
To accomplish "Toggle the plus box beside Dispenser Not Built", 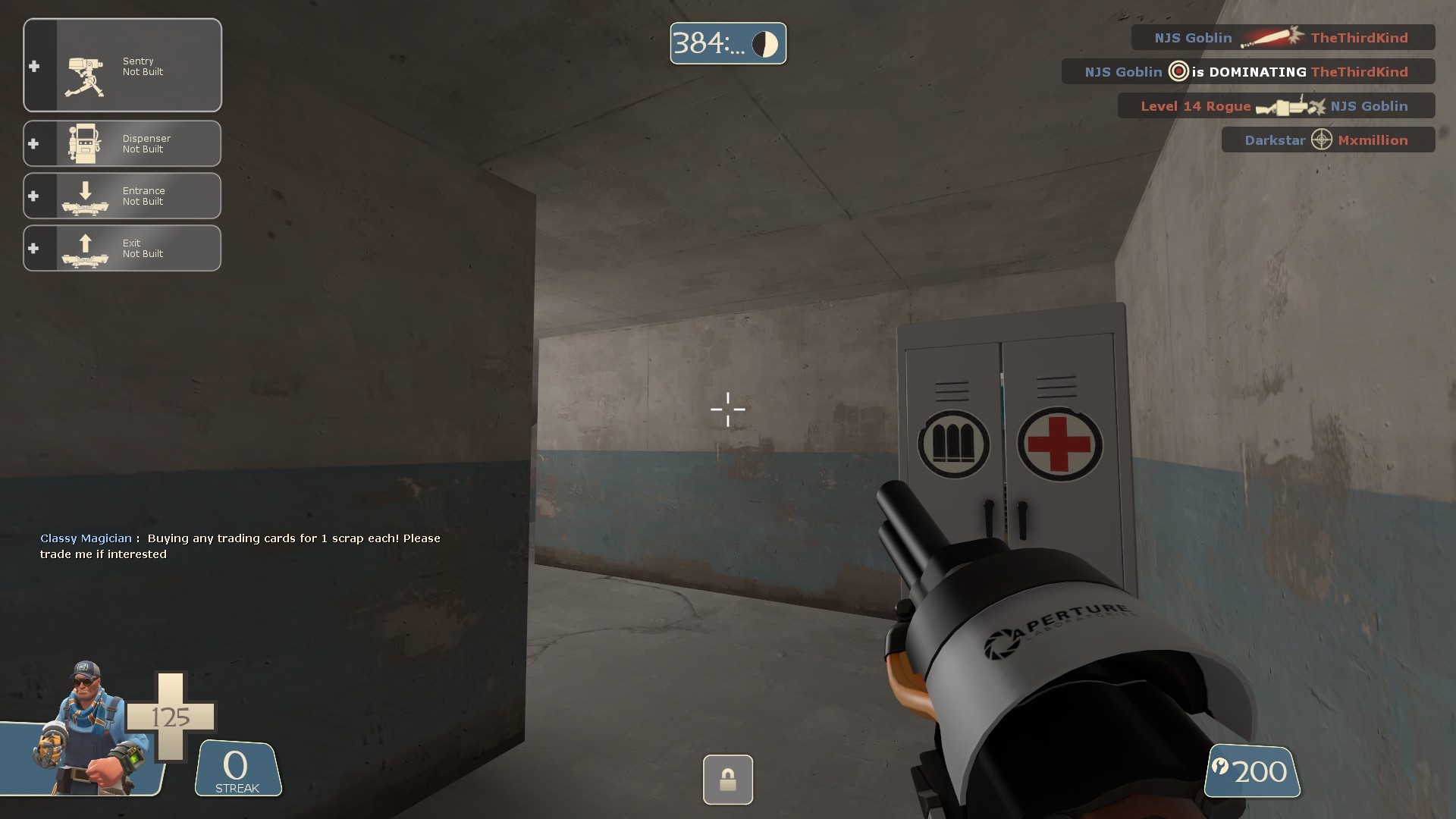I will 33,143.
